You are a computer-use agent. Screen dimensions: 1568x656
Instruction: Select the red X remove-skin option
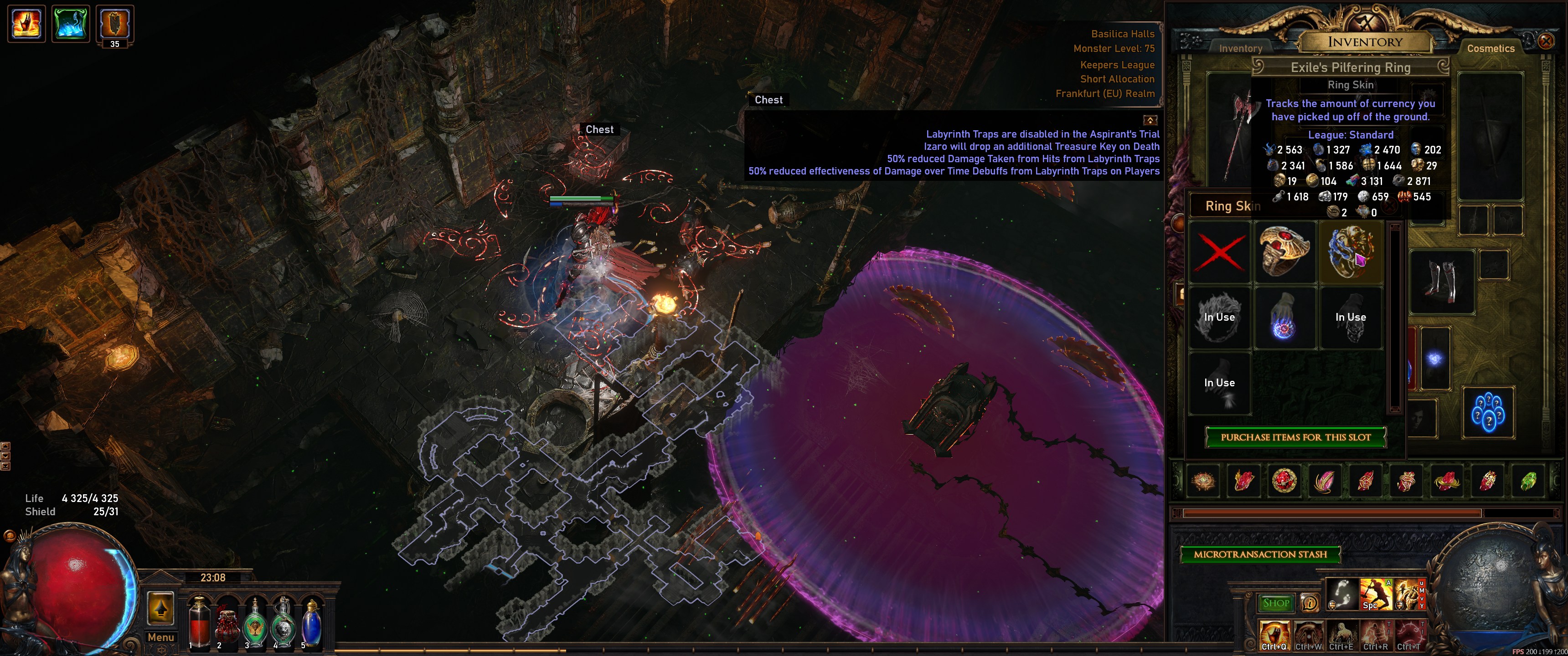1220,252
